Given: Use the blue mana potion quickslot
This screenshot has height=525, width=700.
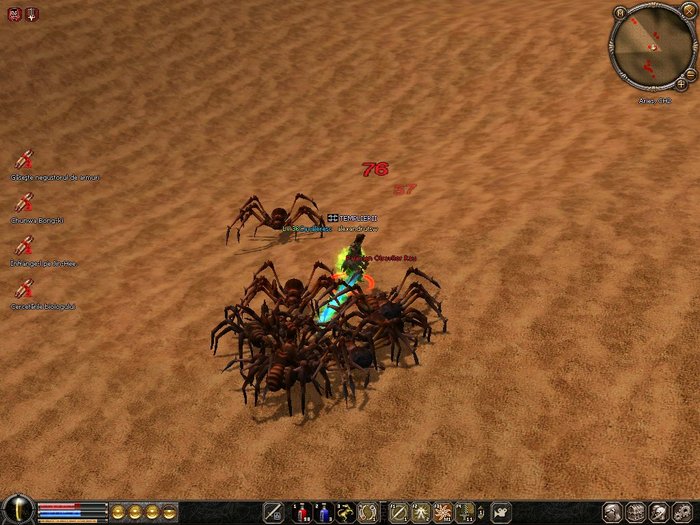Looking at the screenshot, I should (323, 513).
